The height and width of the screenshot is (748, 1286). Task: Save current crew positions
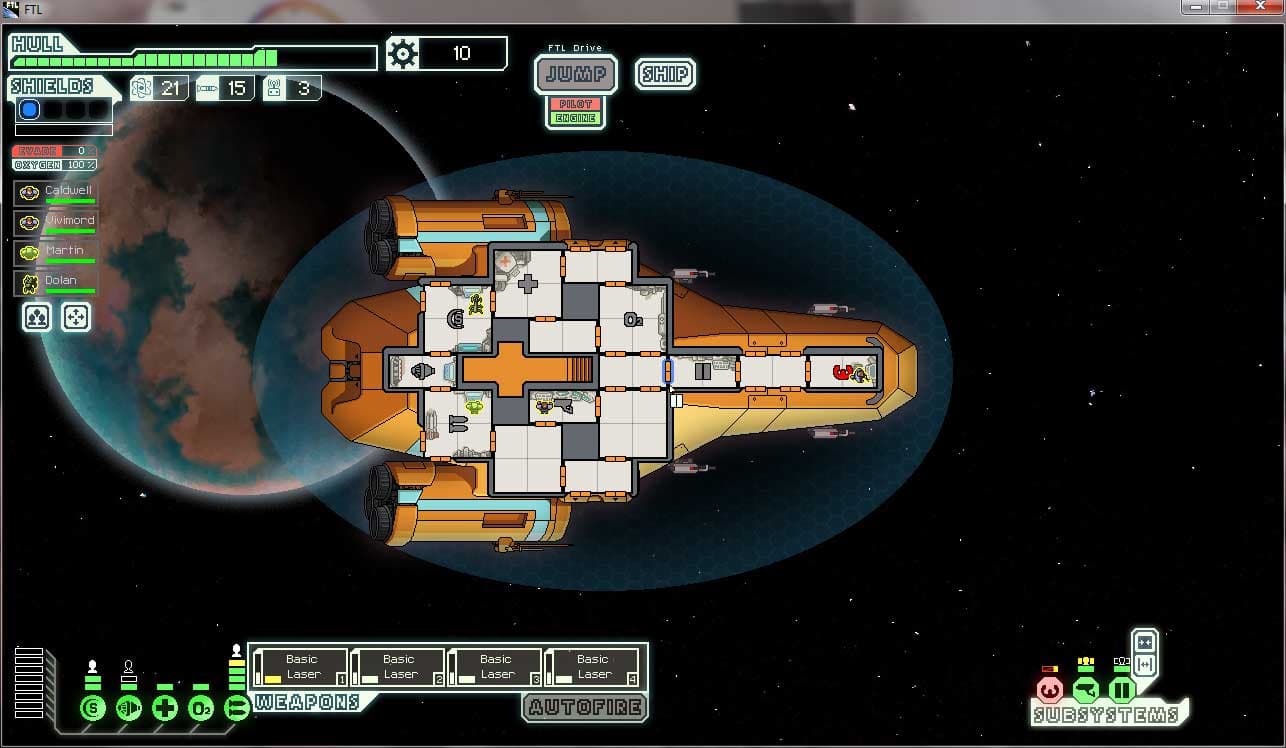tap(37, 317)
